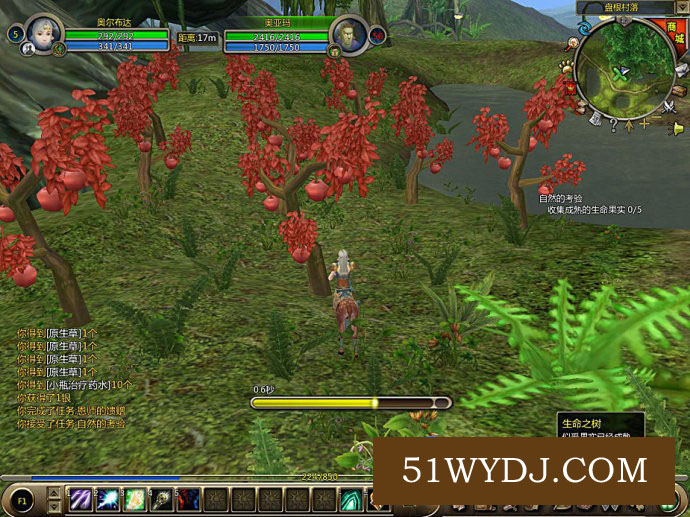This screenshot has height=517, width=690.
Task: Activate the green glowing skill in slot 3
Action: pyautogui.click(x=133, y=499)
